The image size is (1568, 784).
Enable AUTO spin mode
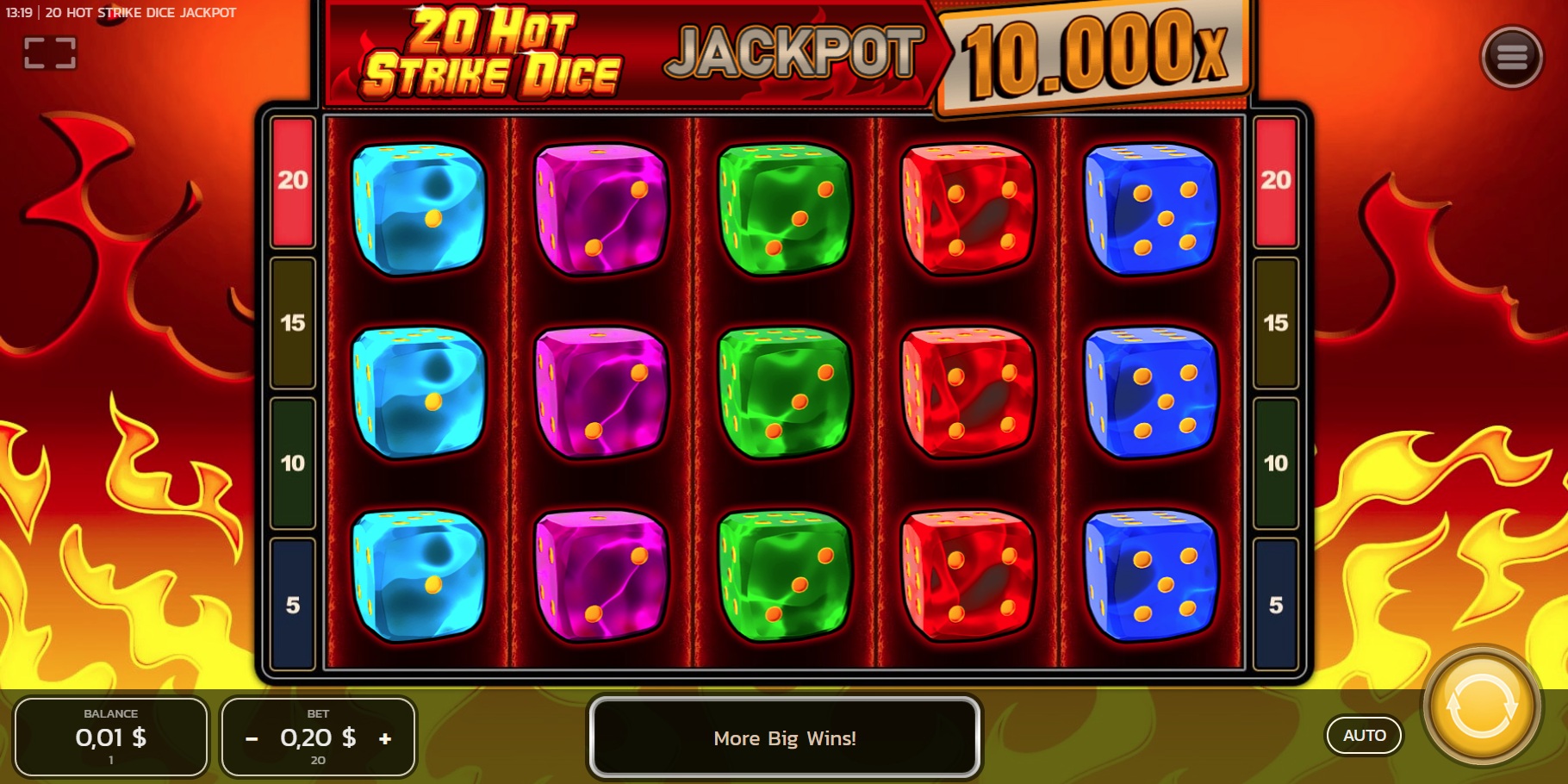tap(1364, 736)
